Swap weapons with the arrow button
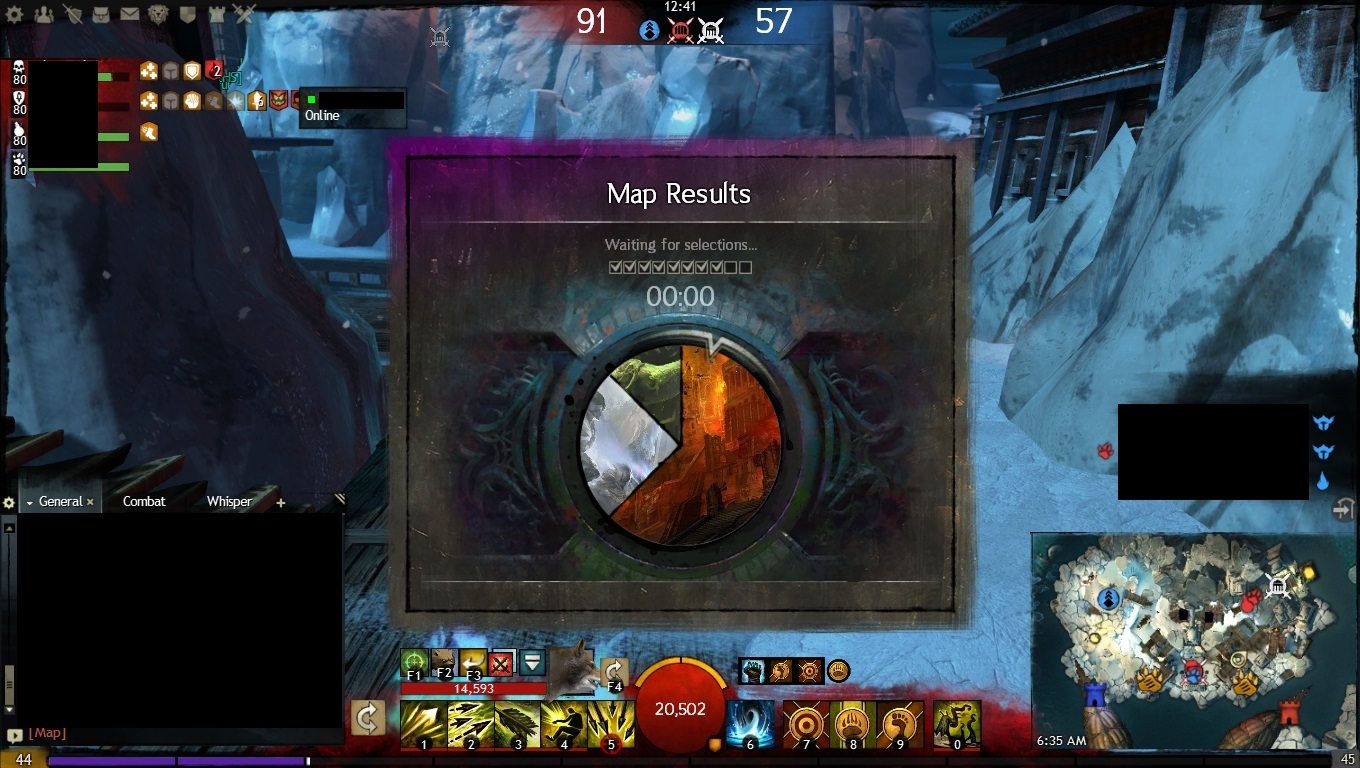Image resolution: width=1360 pixels, height=768 pixels. [x=368, y=717]
